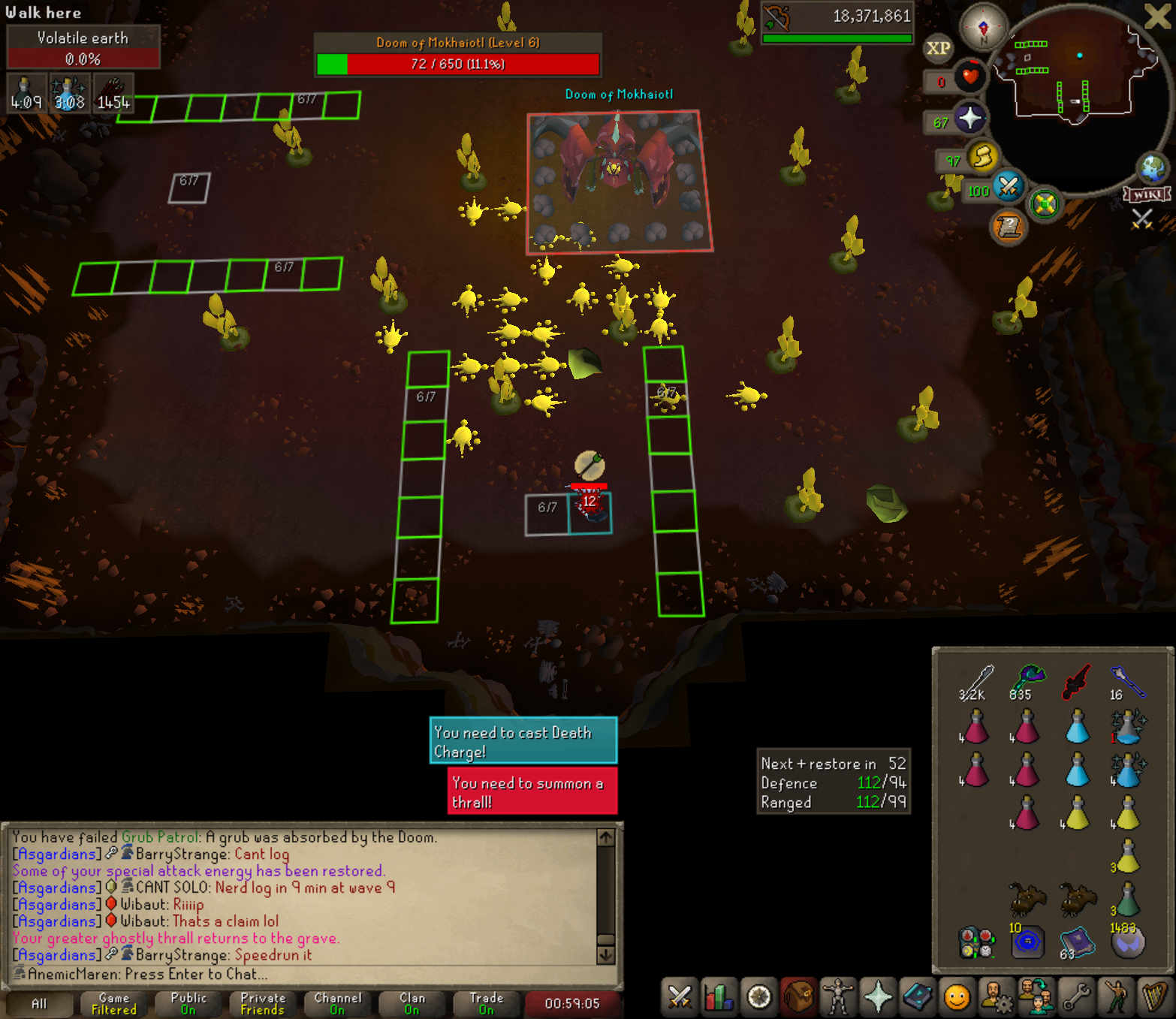The width and height of the screenshot is (1176, 1019).
Task: Switch to the Skills bar-chart tab
Action: pyautogui.click(x=719, y=998)
